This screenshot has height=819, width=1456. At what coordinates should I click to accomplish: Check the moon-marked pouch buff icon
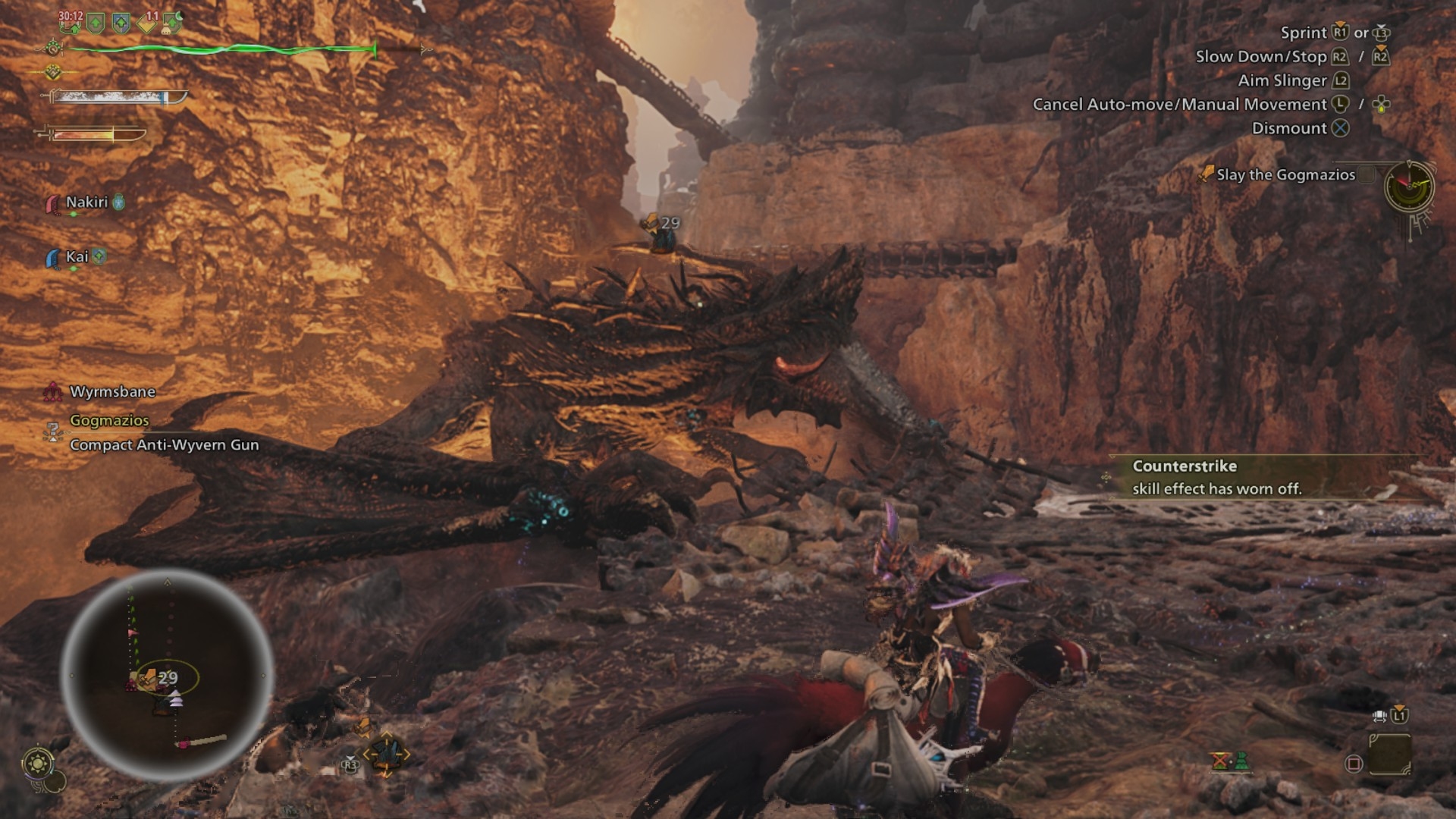pos(173,23)
